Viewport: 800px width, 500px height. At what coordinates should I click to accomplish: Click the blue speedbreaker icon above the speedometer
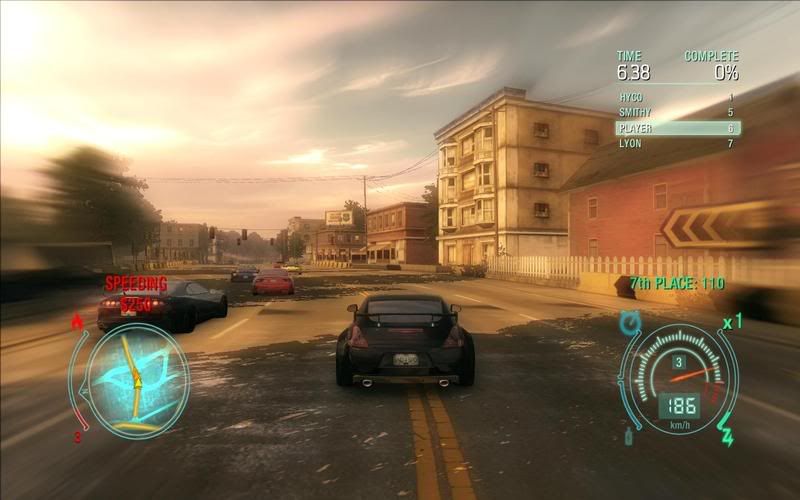coord(630,322)
